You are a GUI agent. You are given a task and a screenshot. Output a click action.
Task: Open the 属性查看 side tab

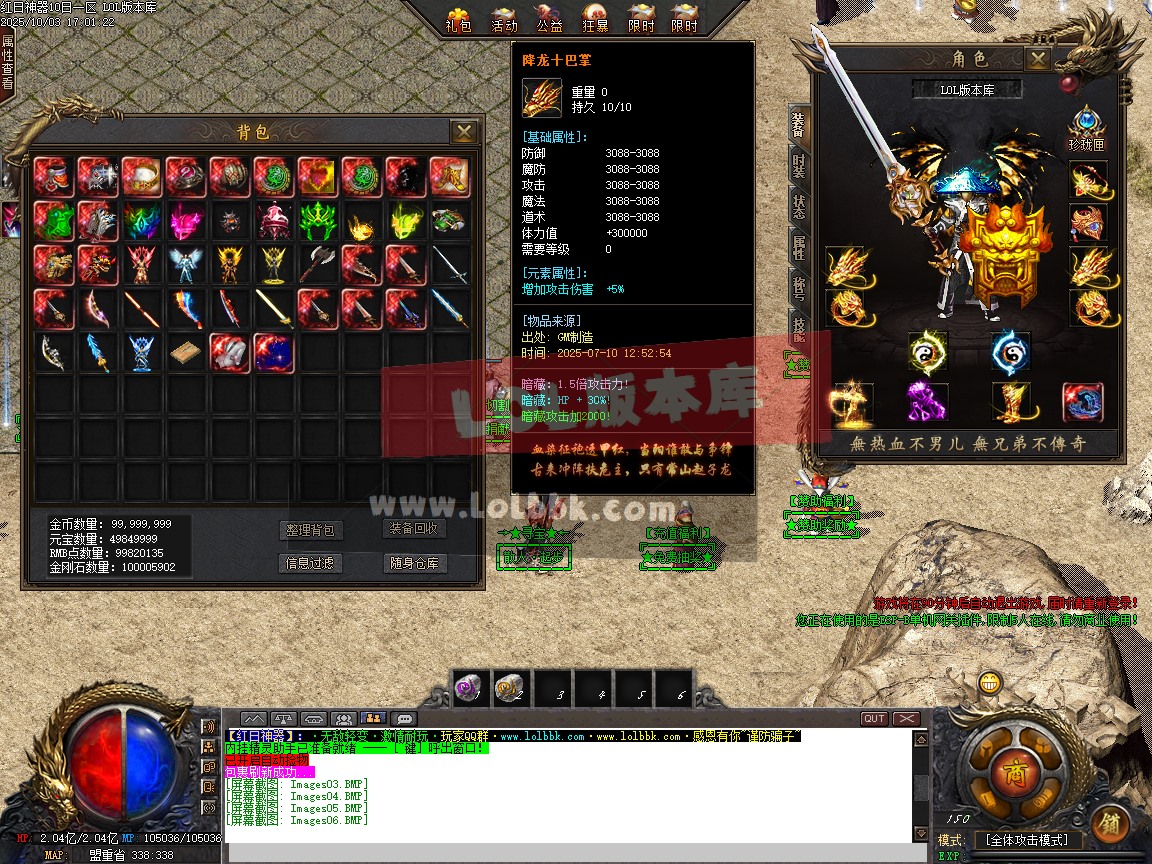point(8,62)
